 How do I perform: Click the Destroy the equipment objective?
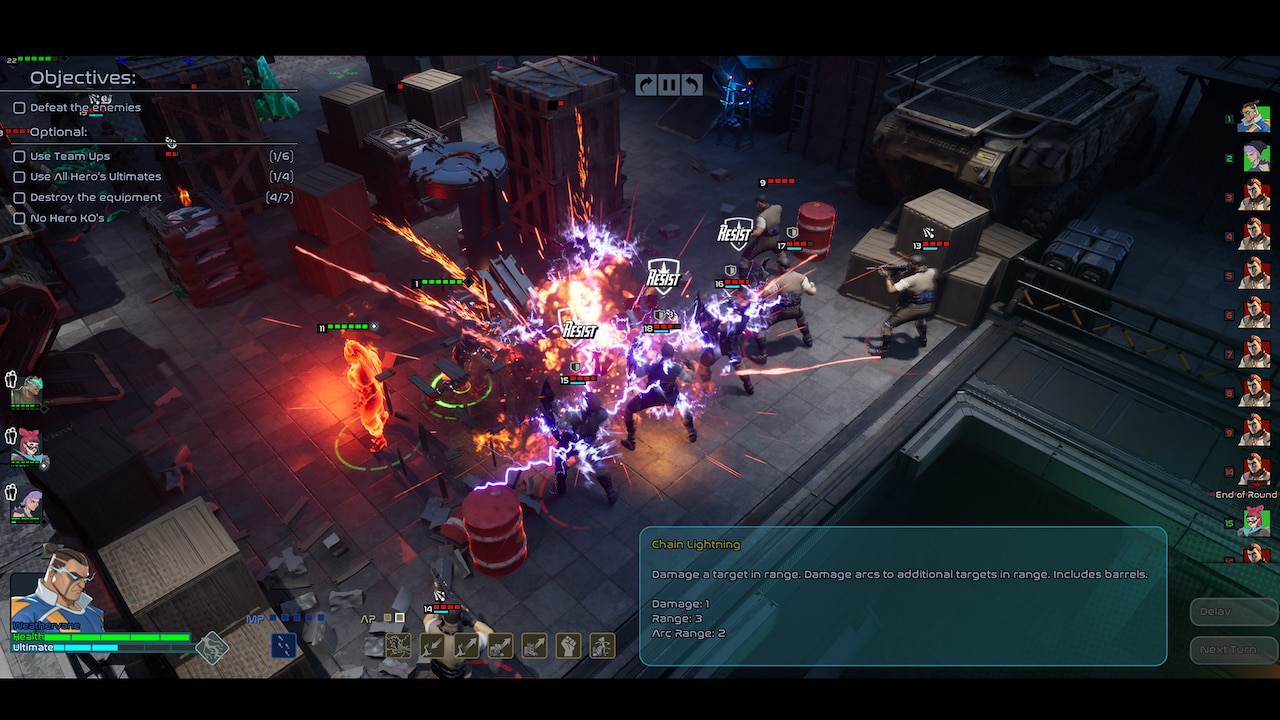(95, 197)
